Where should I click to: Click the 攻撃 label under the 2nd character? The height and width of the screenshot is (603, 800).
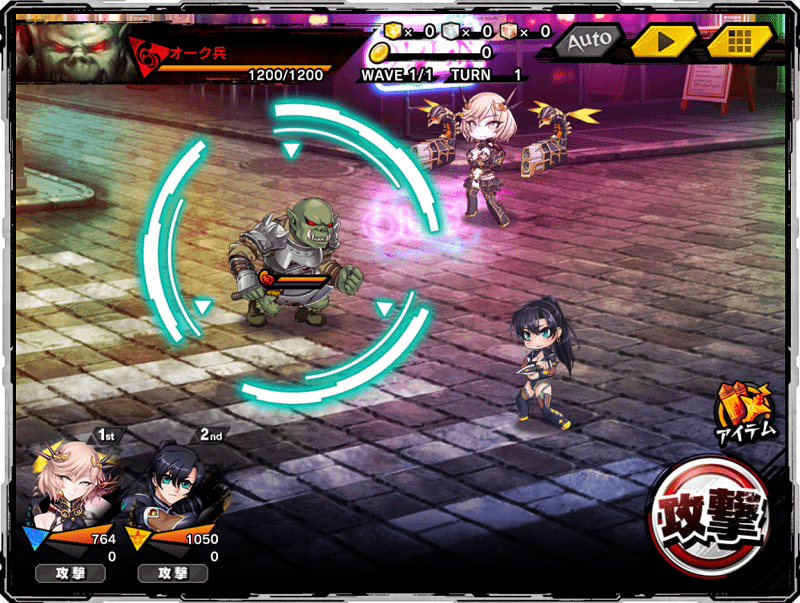[x=171, y=574]
